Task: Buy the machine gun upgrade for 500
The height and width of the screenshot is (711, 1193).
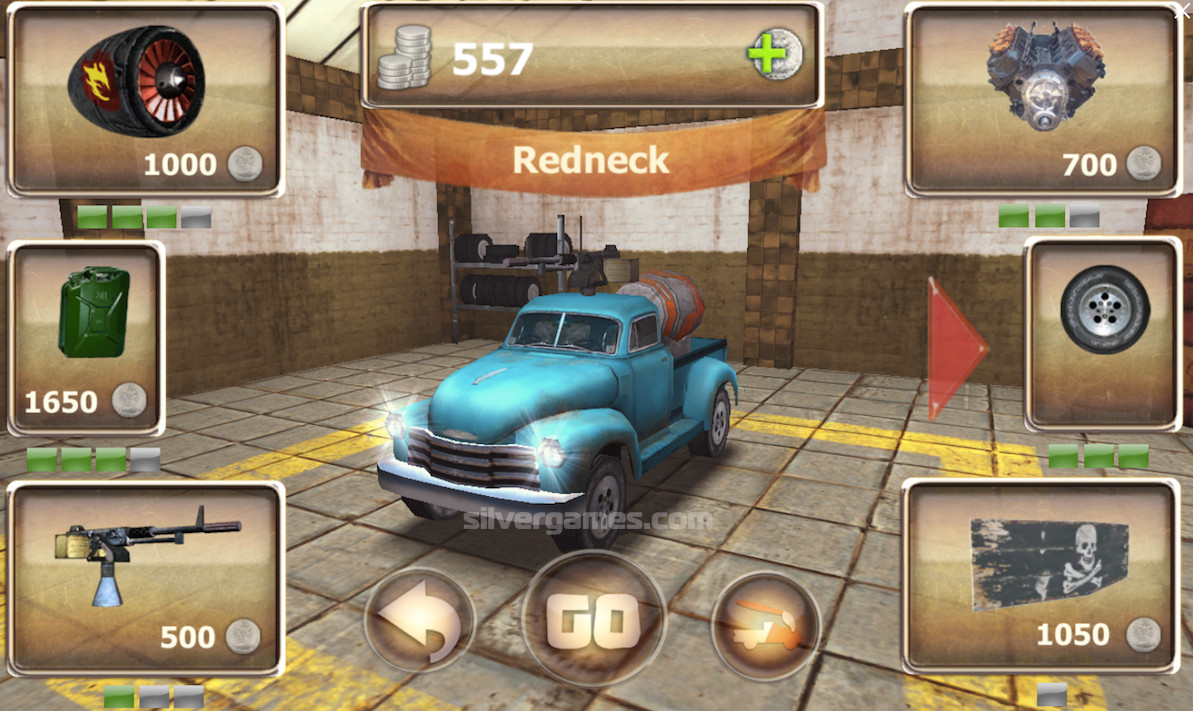Action: click(x=146, y=577)
